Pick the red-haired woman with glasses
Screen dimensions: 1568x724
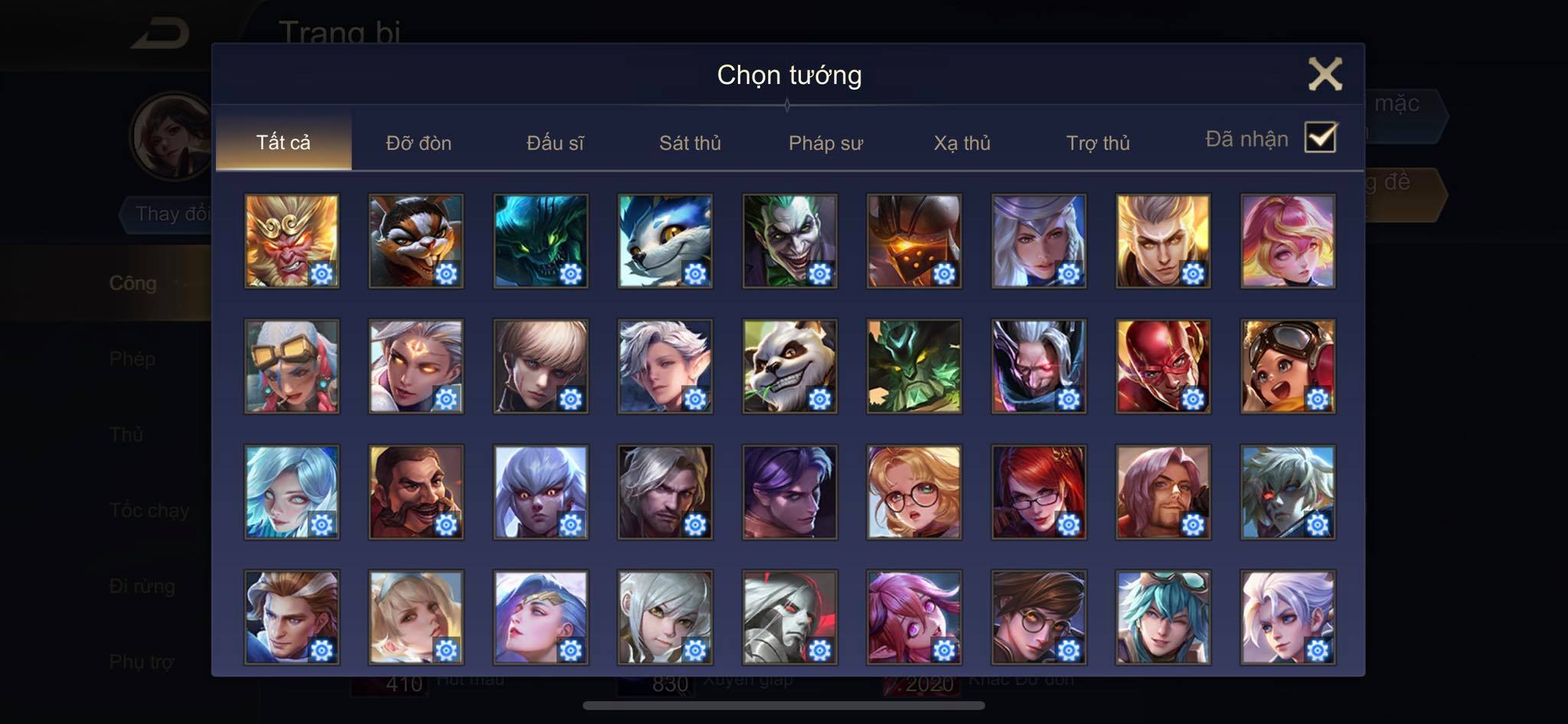(1038, 492)
